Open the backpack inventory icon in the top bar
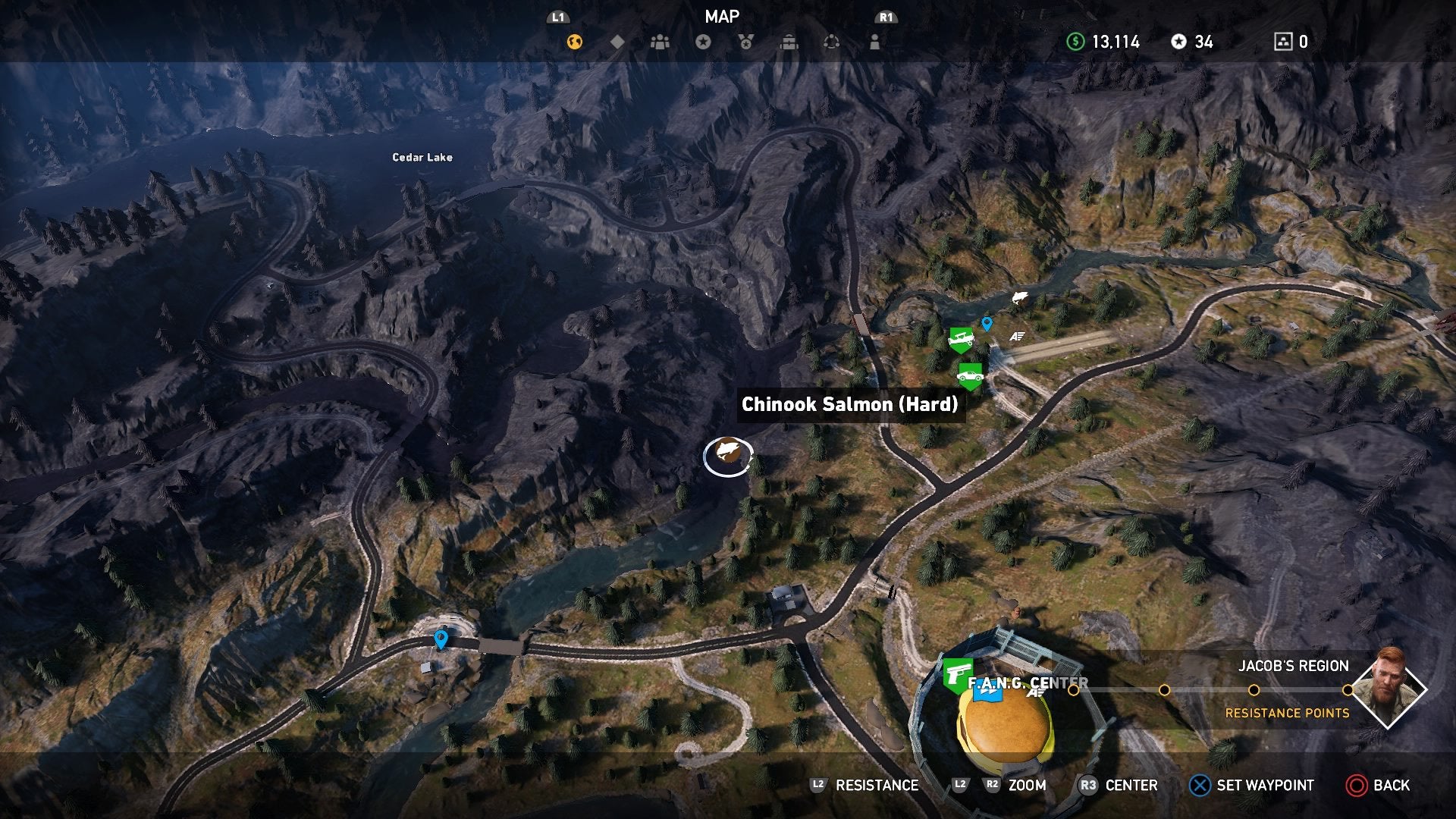This screenshot has width=1456, height=819. [789, 43]
